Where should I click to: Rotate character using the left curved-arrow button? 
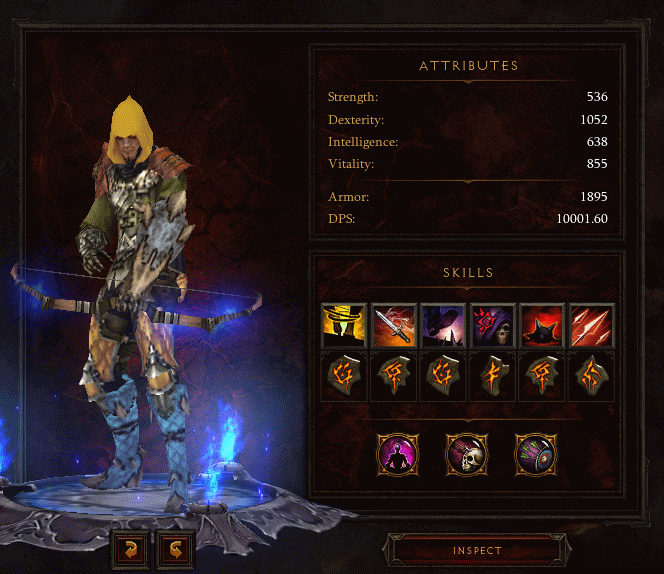pyautogui.click(x=132, y=549)
